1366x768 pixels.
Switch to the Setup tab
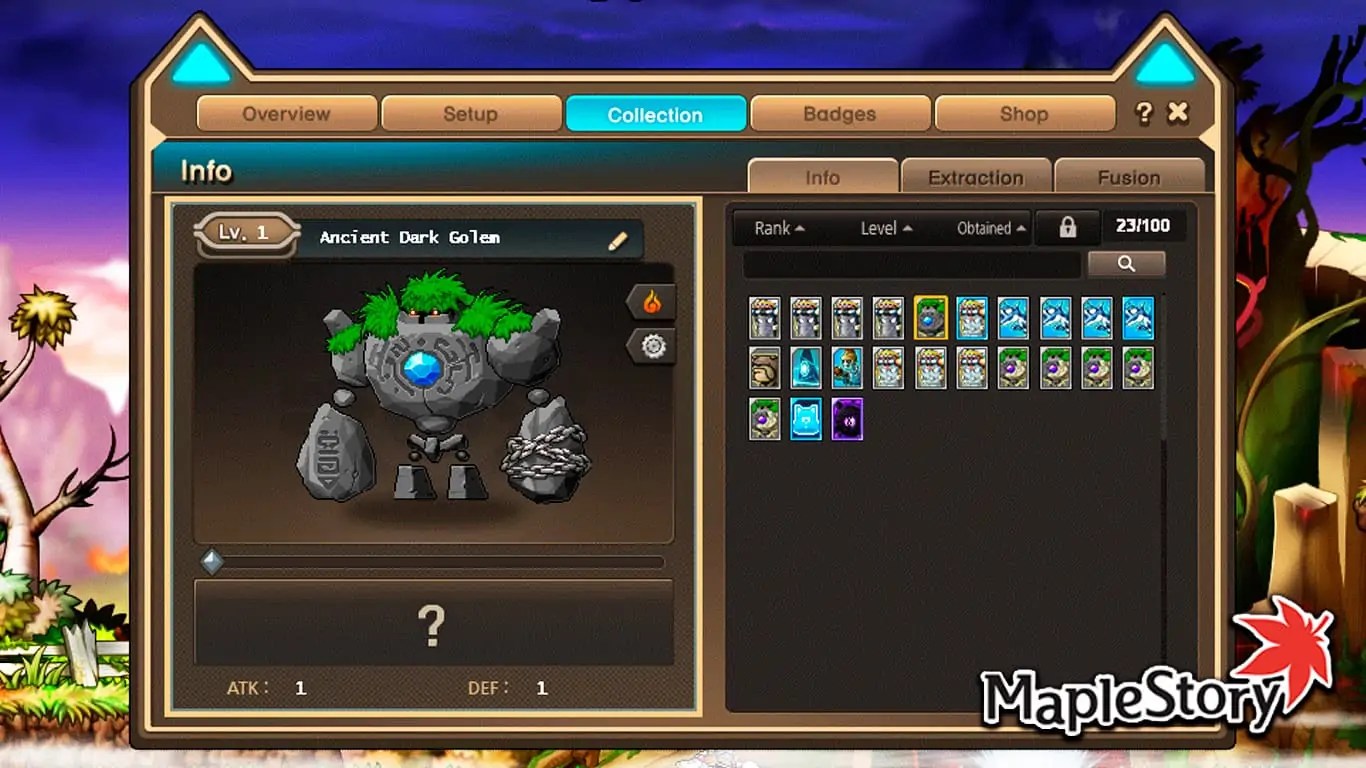(470, 114)
